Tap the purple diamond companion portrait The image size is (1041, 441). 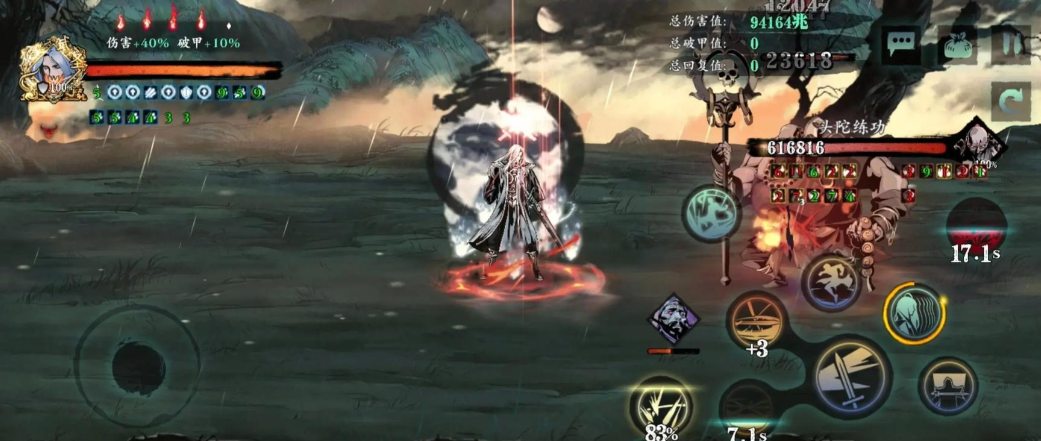pos(672,320)
